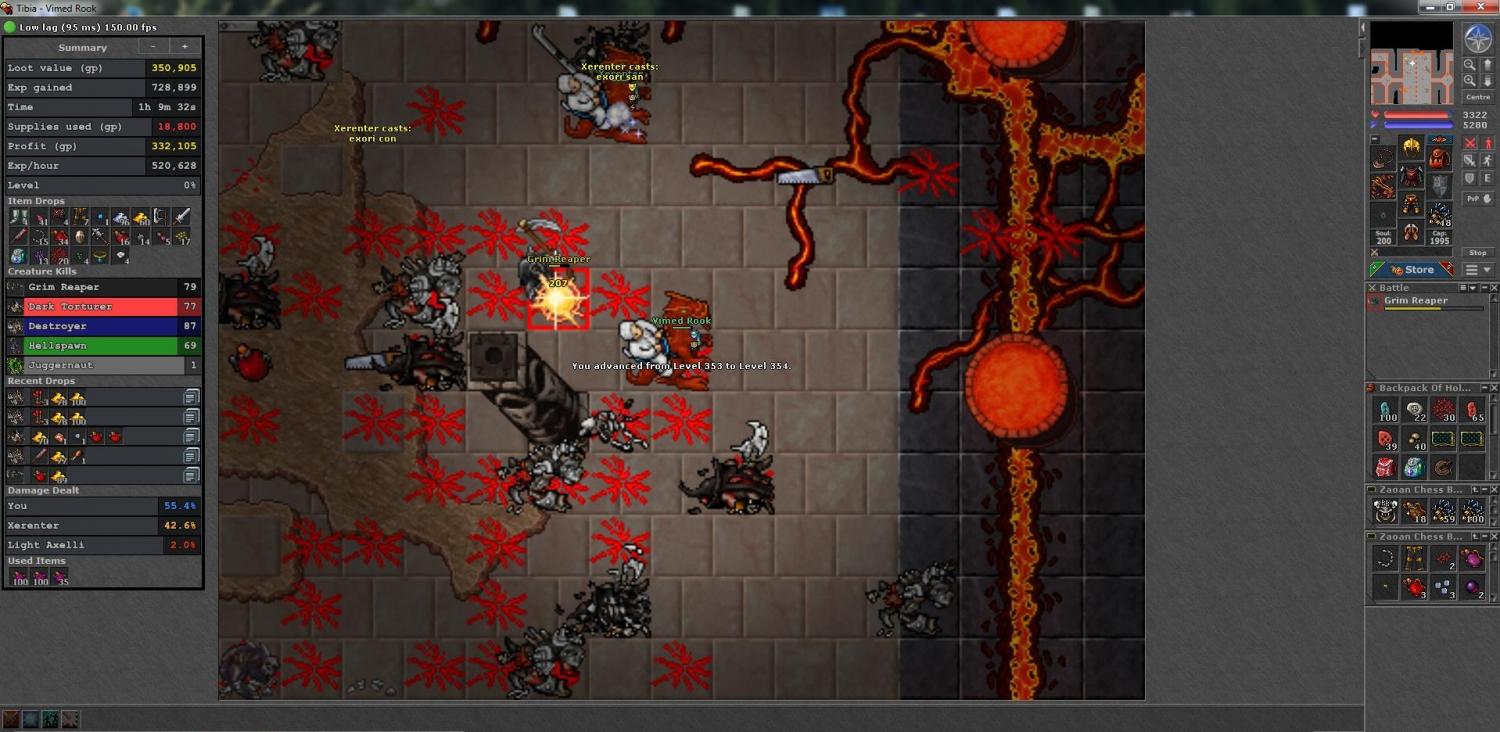Select the Destroyer kill row
Viewport: 1500px width, 732px height.
point(102,326)
